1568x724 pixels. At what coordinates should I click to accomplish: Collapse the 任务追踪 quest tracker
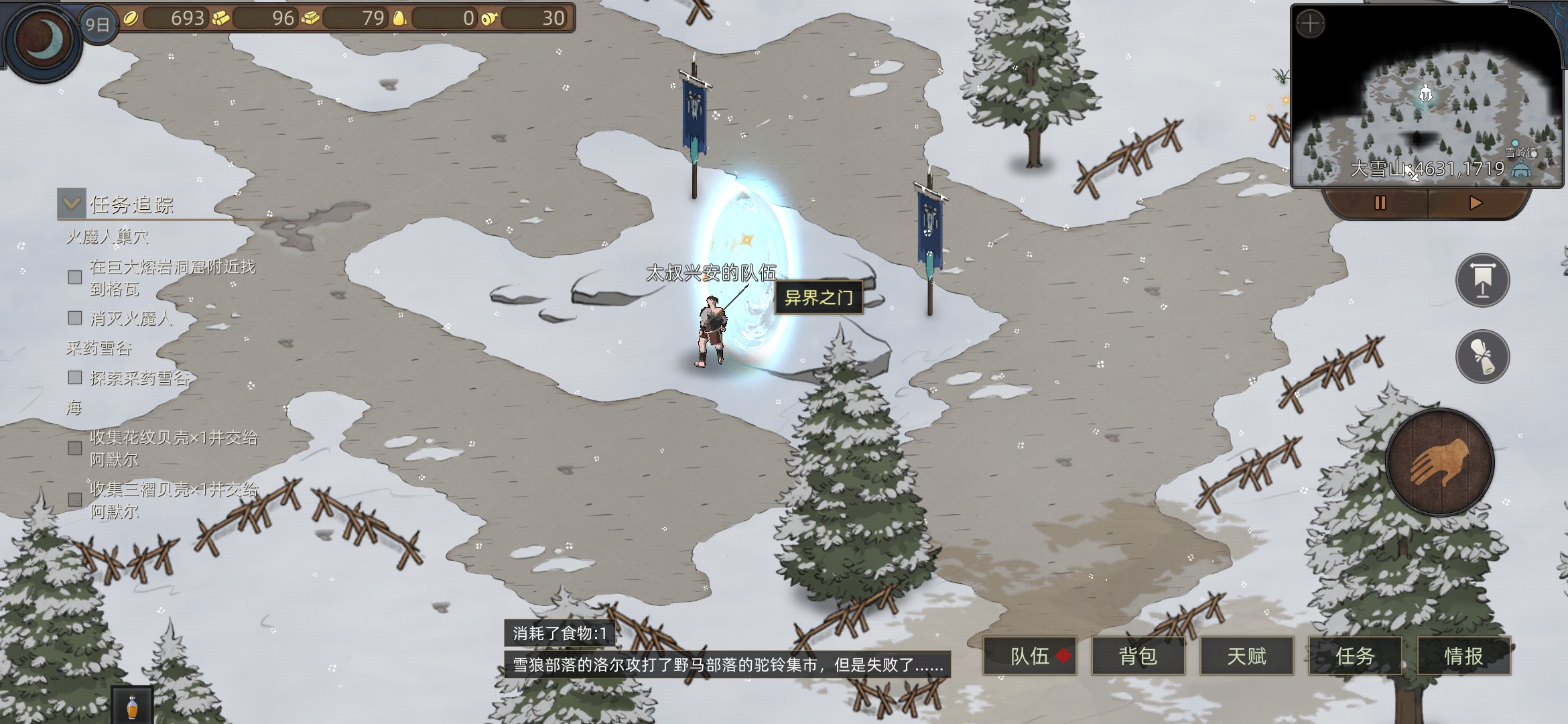72,204
